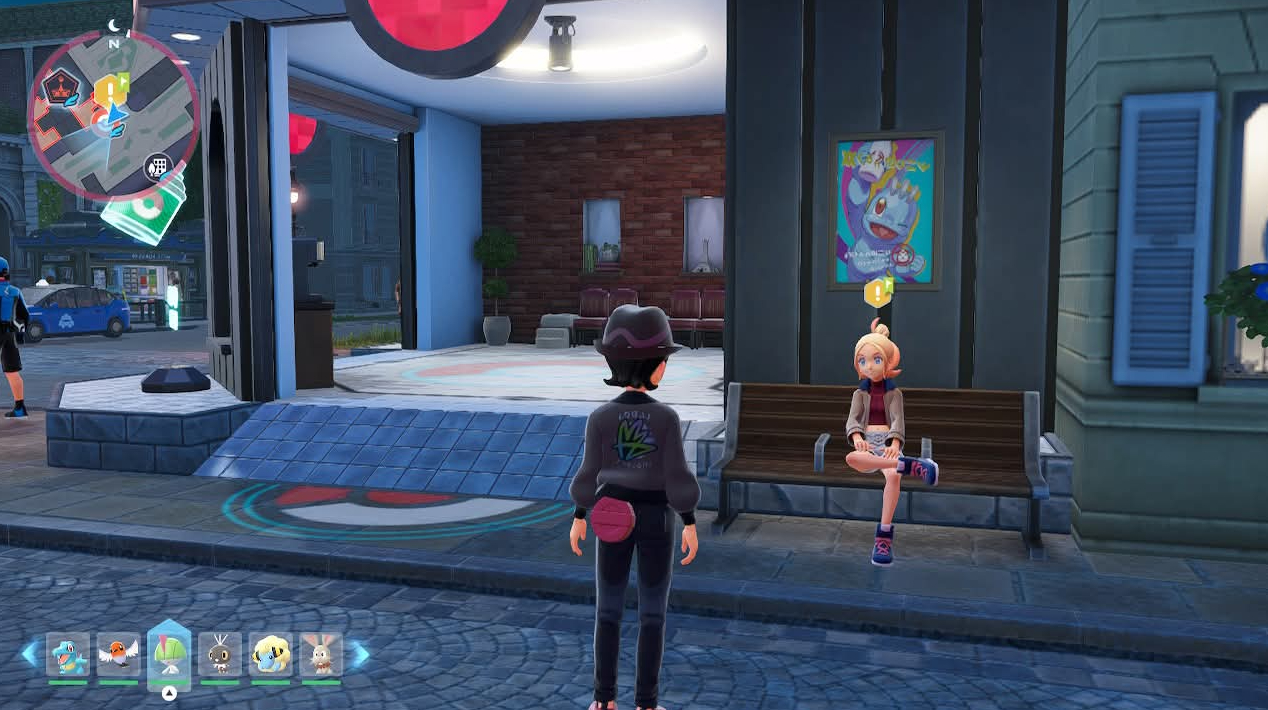This screenshot has height=710, width=1268.
Task: Cycle party right with the right arrow
Action: point(359,655)
